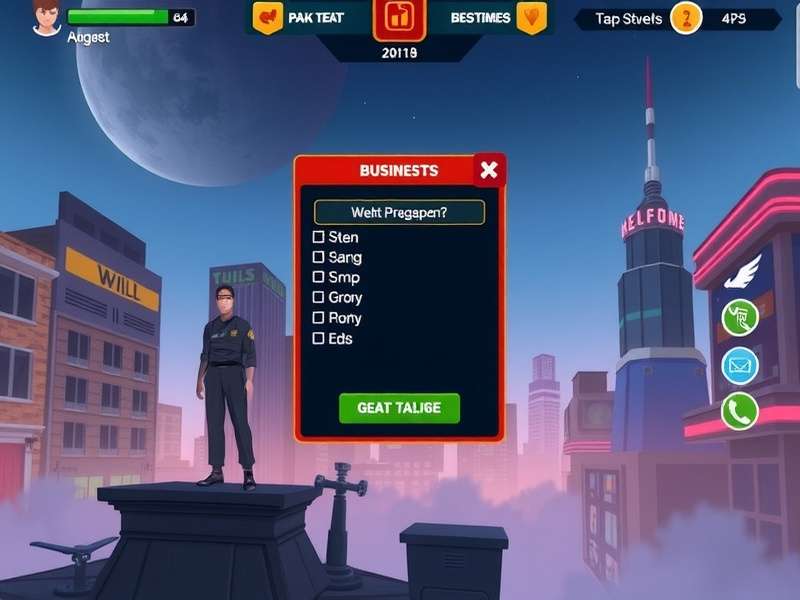The image size is (800, 600).
Task: Open the Pak Teat tab
Action: coord(300,17)
